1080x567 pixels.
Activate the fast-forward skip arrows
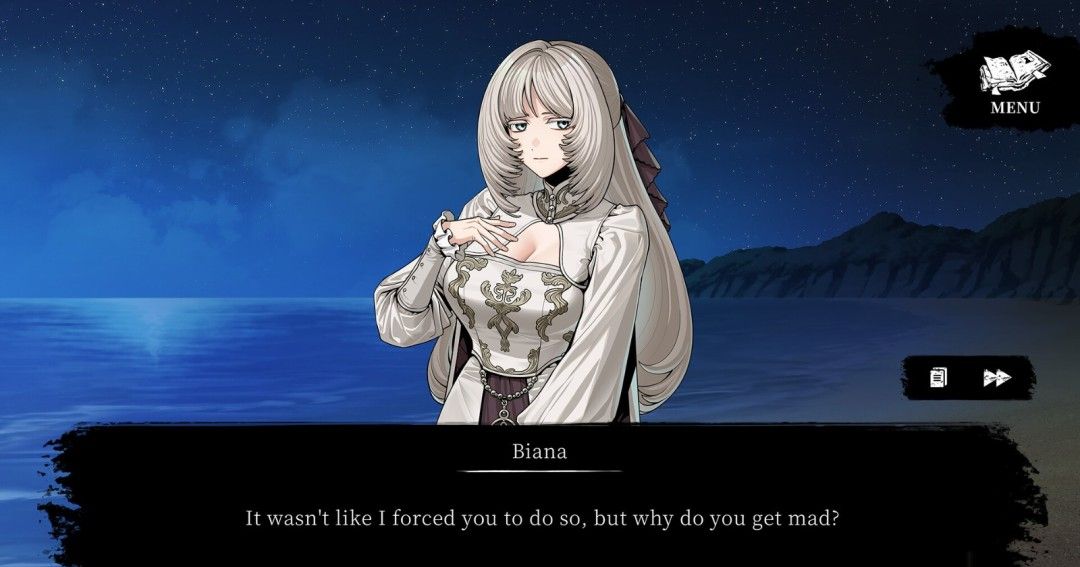point(997,377)
